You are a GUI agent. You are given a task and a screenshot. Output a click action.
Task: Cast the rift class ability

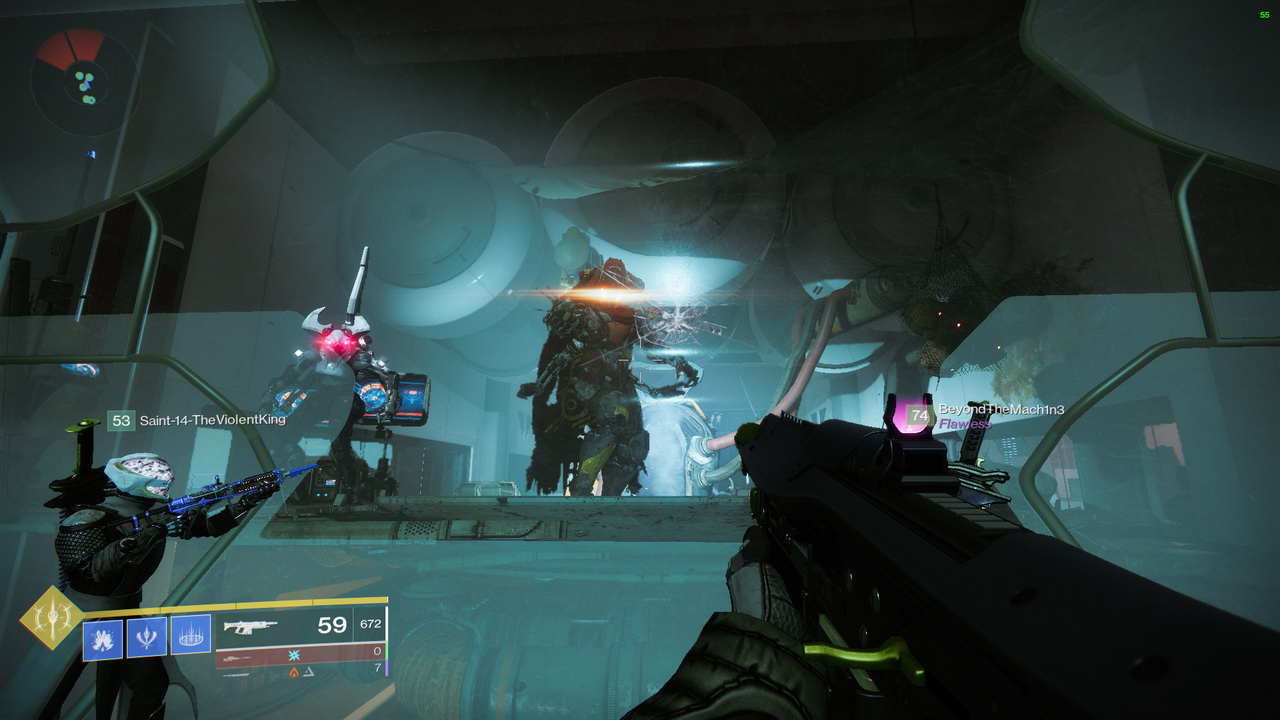tap(191, 634)
